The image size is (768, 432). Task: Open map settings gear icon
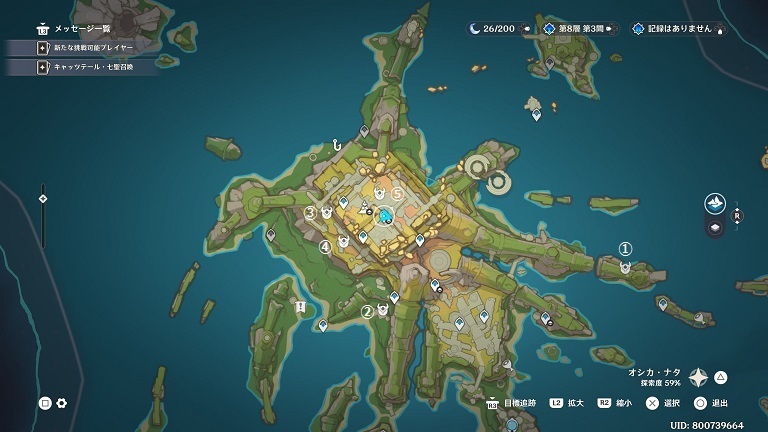(x=62, y=403)
